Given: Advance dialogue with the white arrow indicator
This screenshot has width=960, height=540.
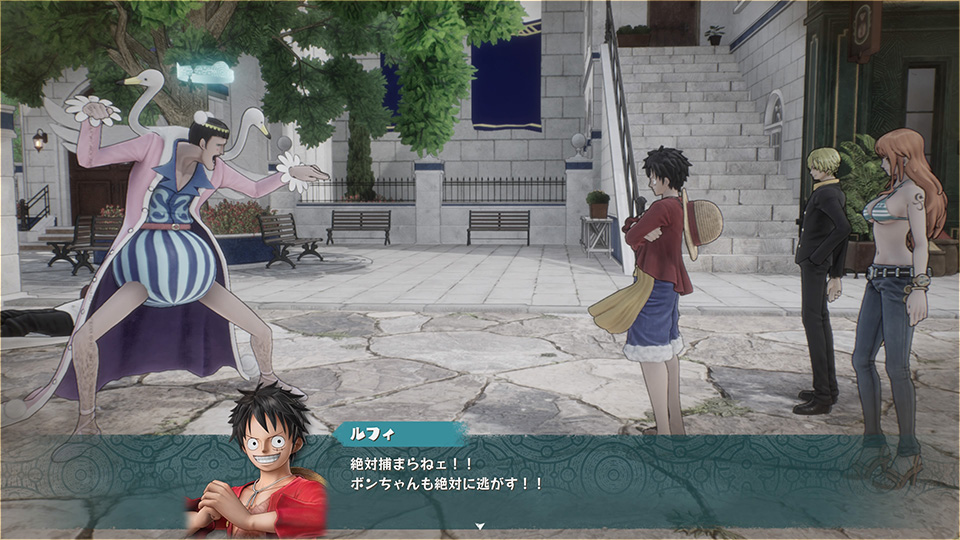Looking at the screenshot, I should [480, 525].
